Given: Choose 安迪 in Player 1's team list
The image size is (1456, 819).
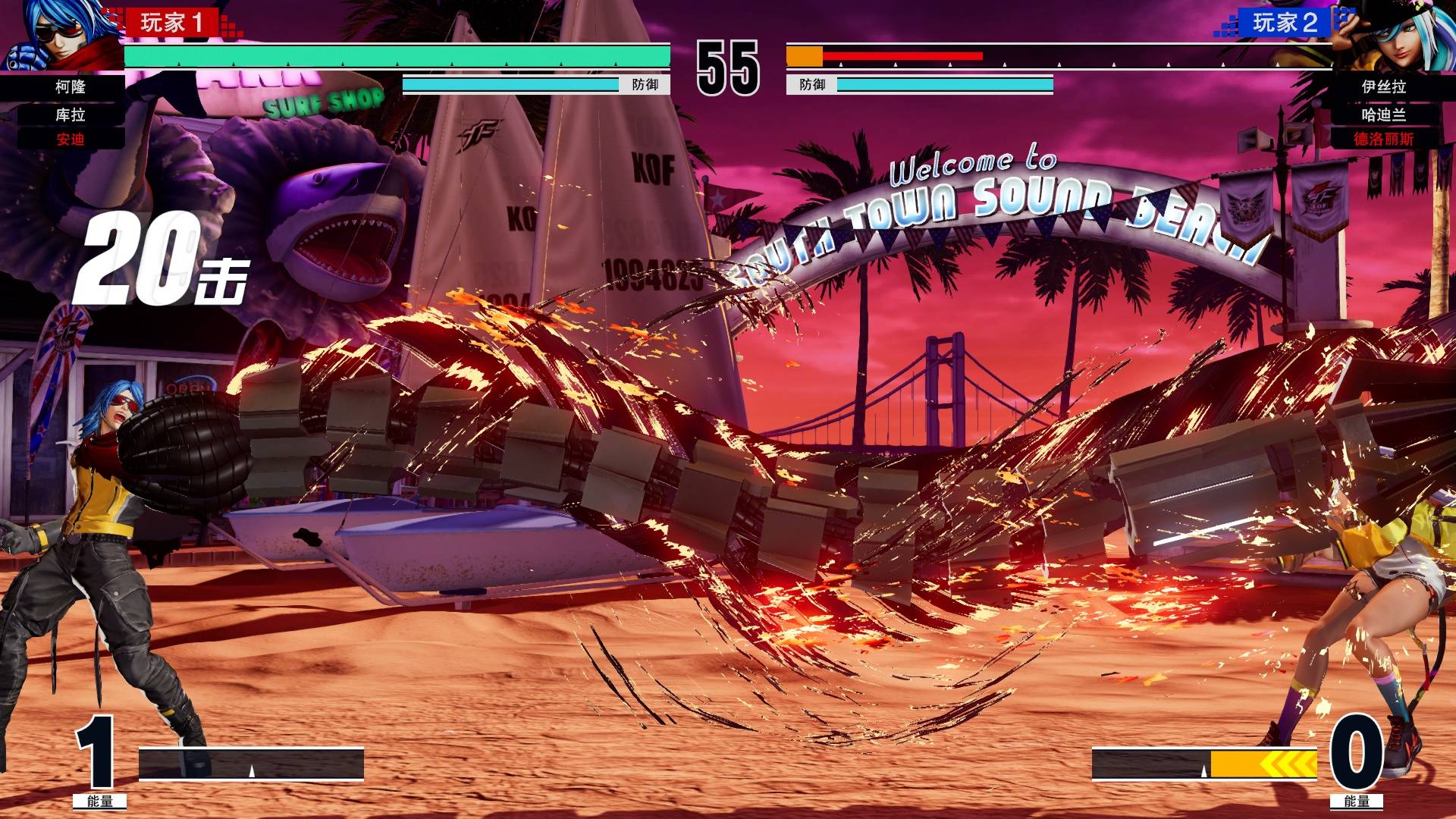Looking at the screenshot, I should tap(71, 139).
